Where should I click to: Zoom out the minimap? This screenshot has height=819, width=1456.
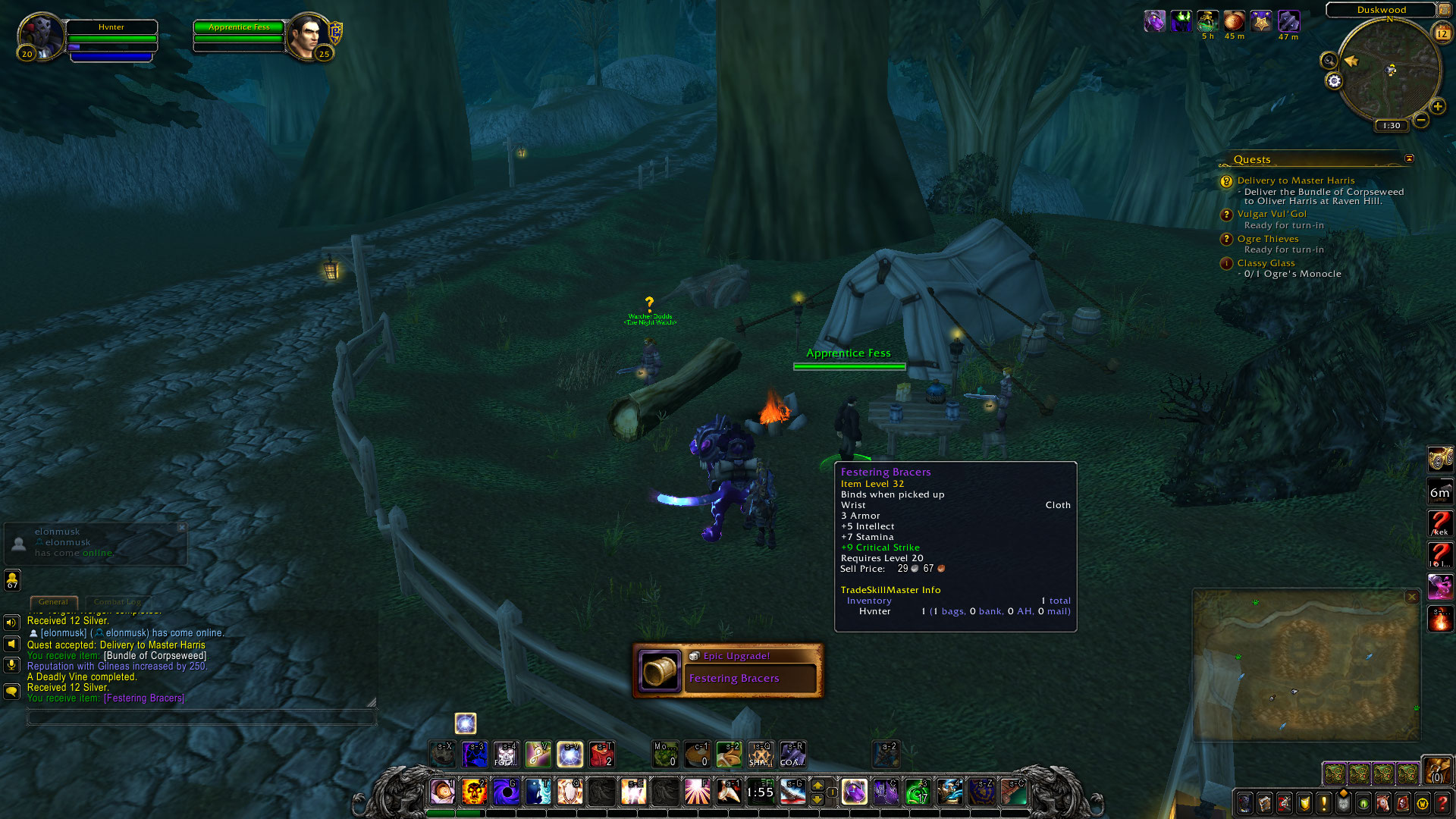(x=1421, y=120)
